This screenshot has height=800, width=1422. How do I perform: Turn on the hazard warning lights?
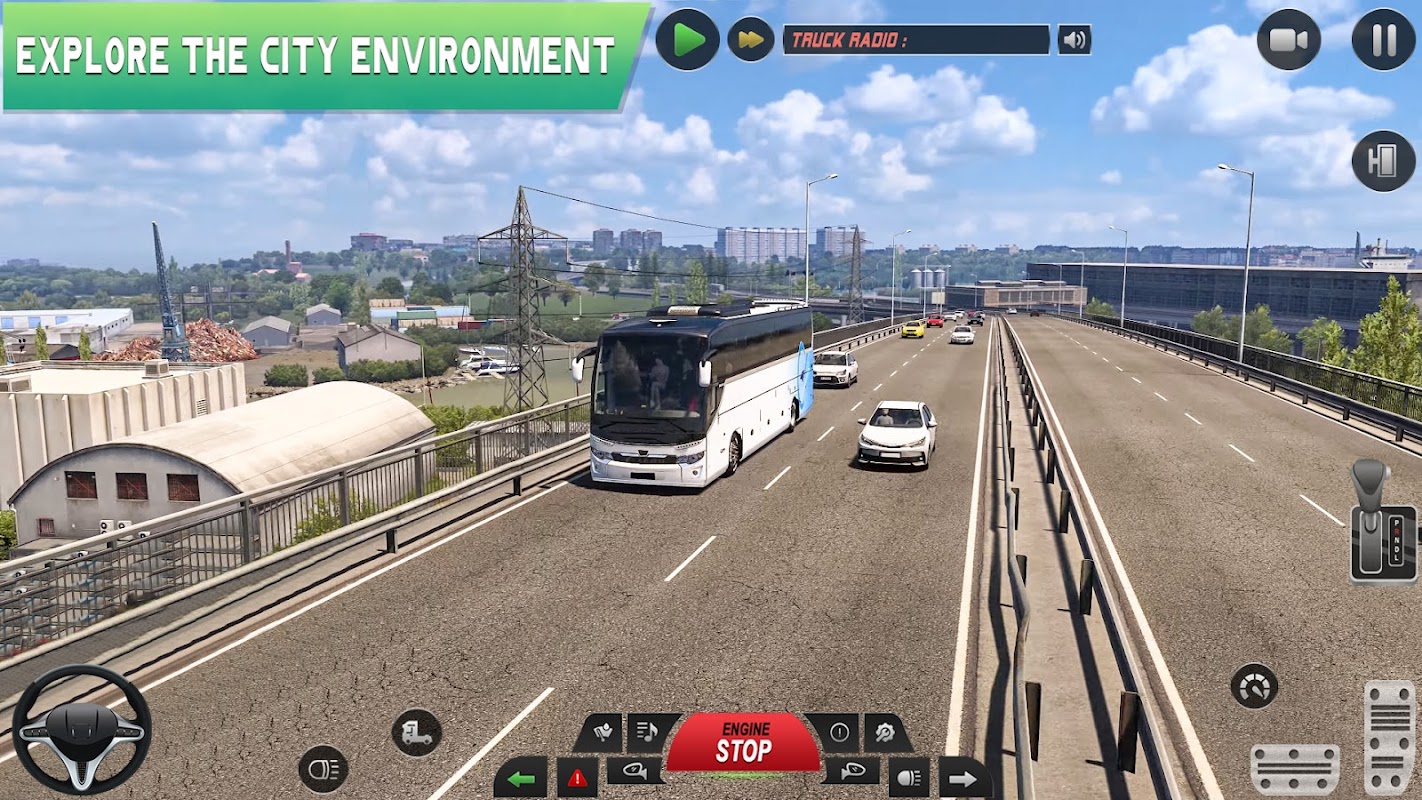pos(577,778)
